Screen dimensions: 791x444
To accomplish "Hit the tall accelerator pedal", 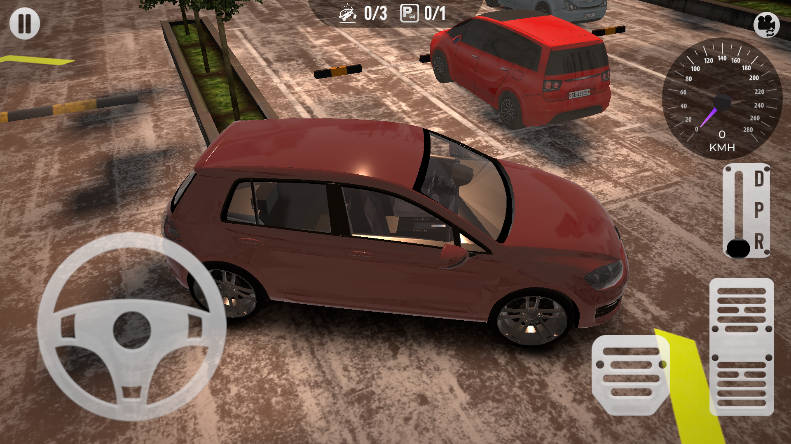I will pyautogui.click(x=741, y=346).
